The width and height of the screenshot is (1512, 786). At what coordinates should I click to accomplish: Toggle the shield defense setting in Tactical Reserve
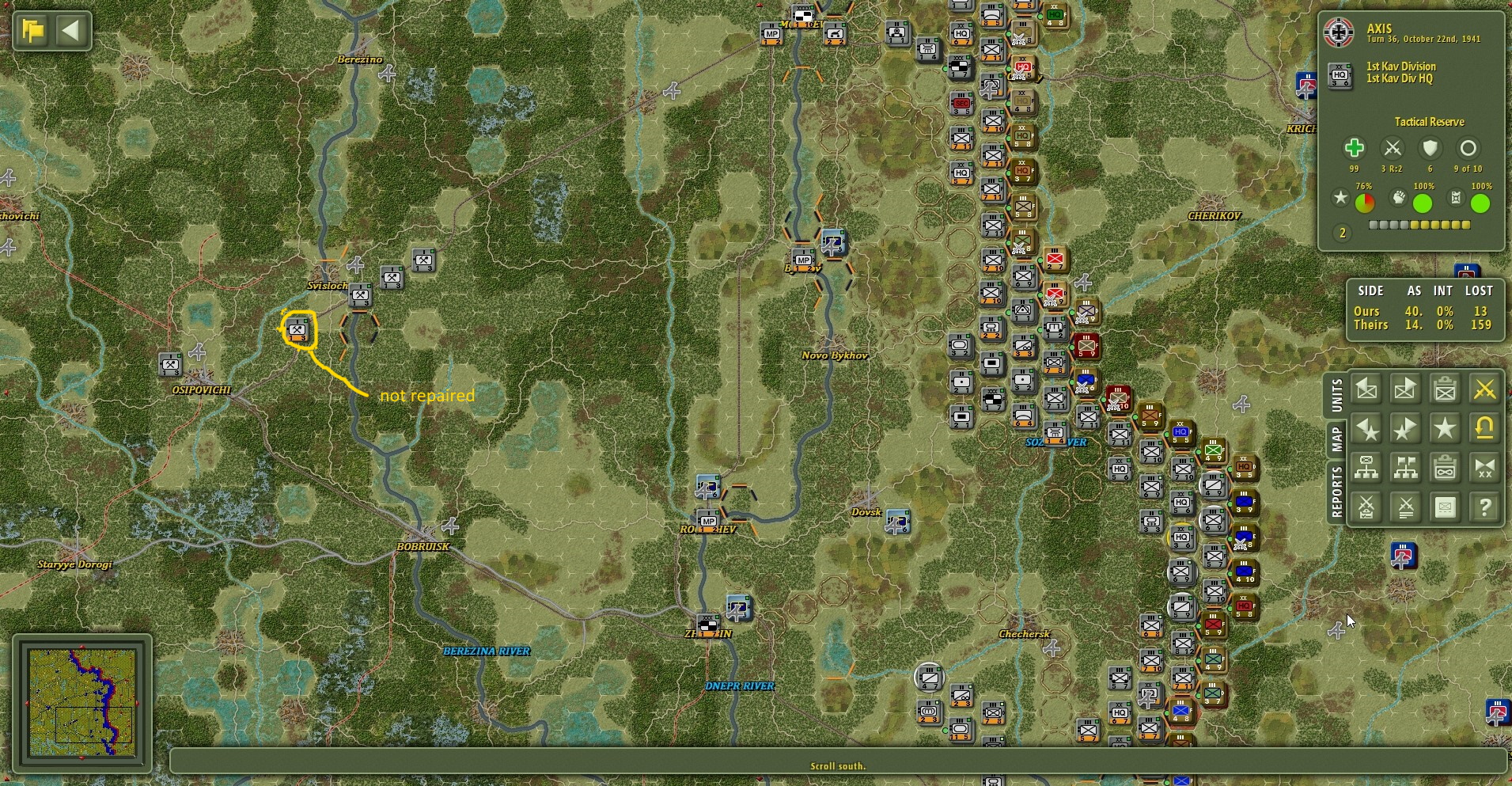(1429, 149)
